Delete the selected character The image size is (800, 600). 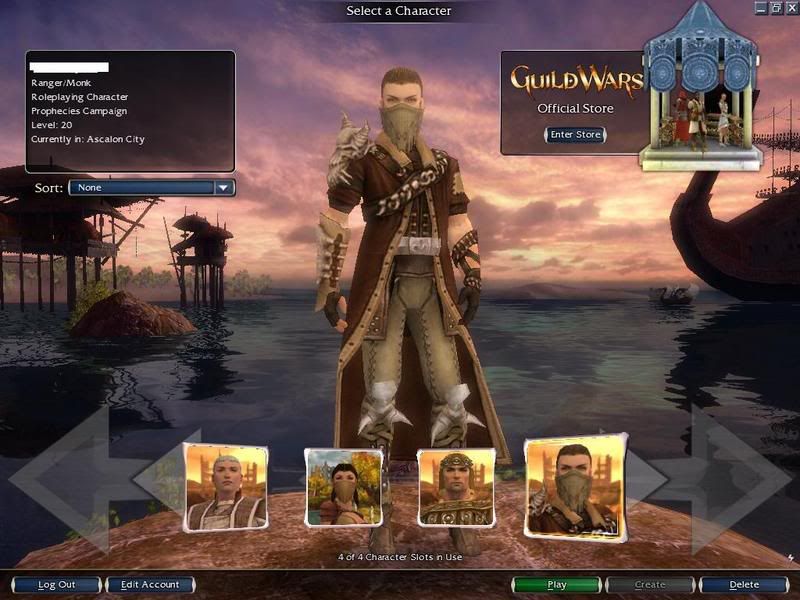(x=743, y=585)
